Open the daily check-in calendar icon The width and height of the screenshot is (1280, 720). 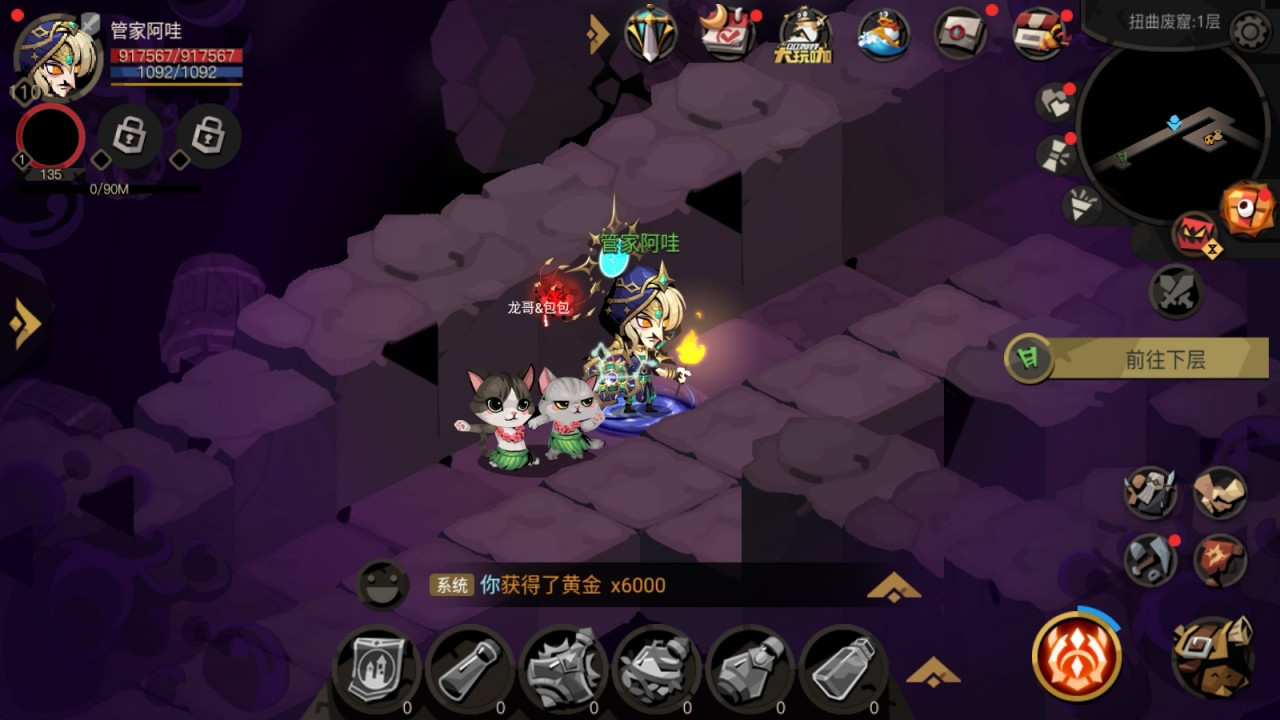728,32
